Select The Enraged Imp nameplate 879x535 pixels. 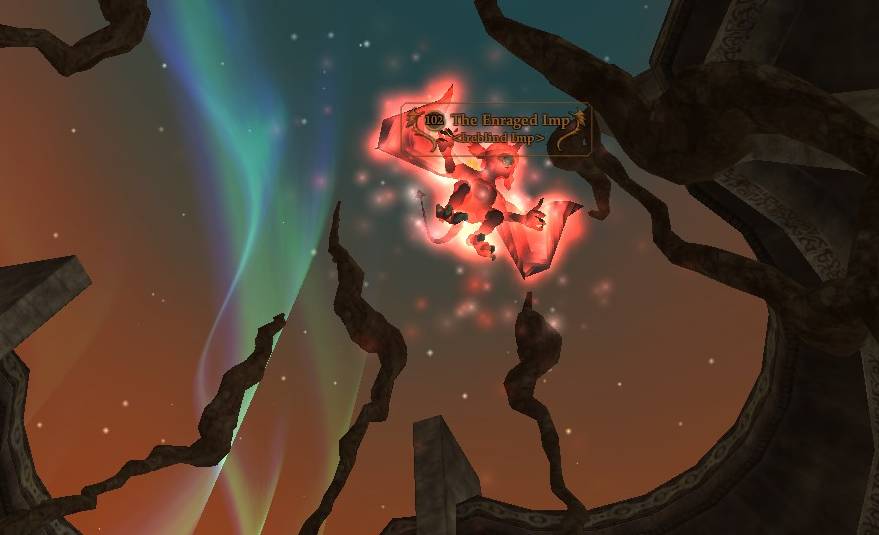(x=496, y=128)
